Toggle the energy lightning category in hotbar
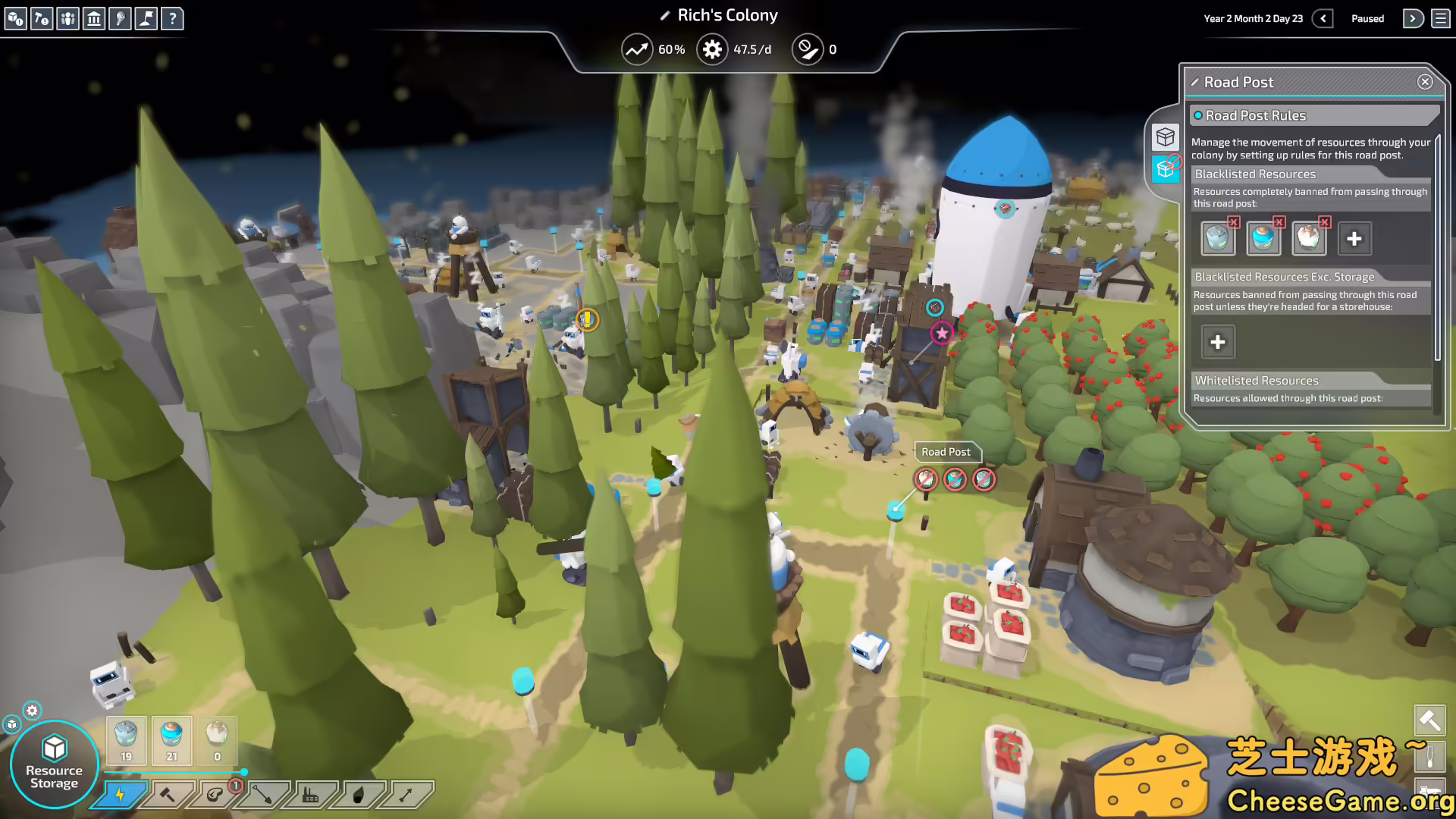 click(121, 796)
